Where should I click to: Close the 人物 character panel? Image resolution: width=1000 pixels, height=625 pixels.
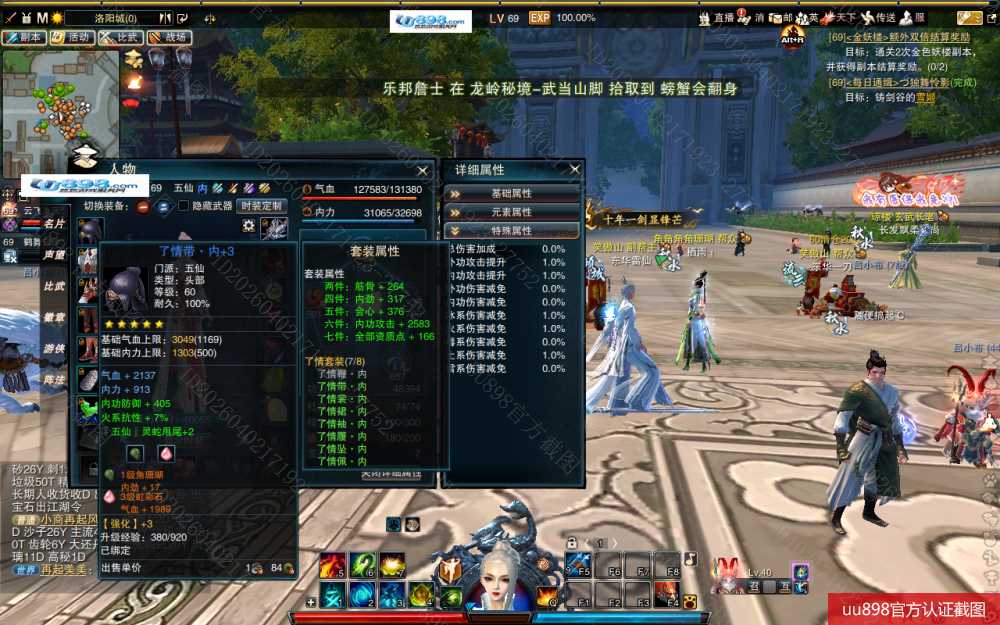pos(423,170)
